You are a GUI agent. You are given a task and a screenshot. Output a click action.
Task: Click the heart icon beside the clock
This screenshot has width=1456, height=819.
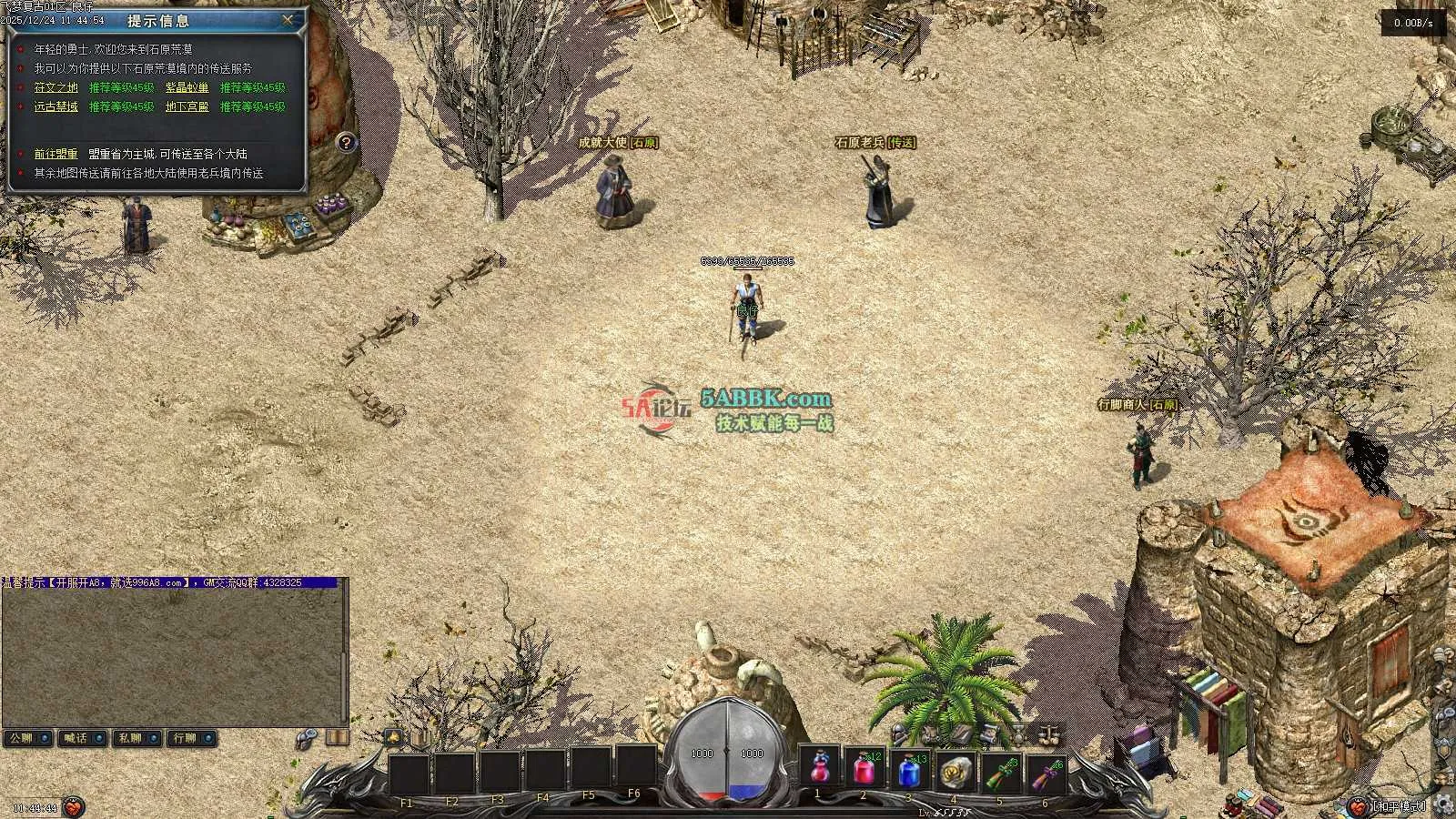pyautogui.click(x=74, y=806)
